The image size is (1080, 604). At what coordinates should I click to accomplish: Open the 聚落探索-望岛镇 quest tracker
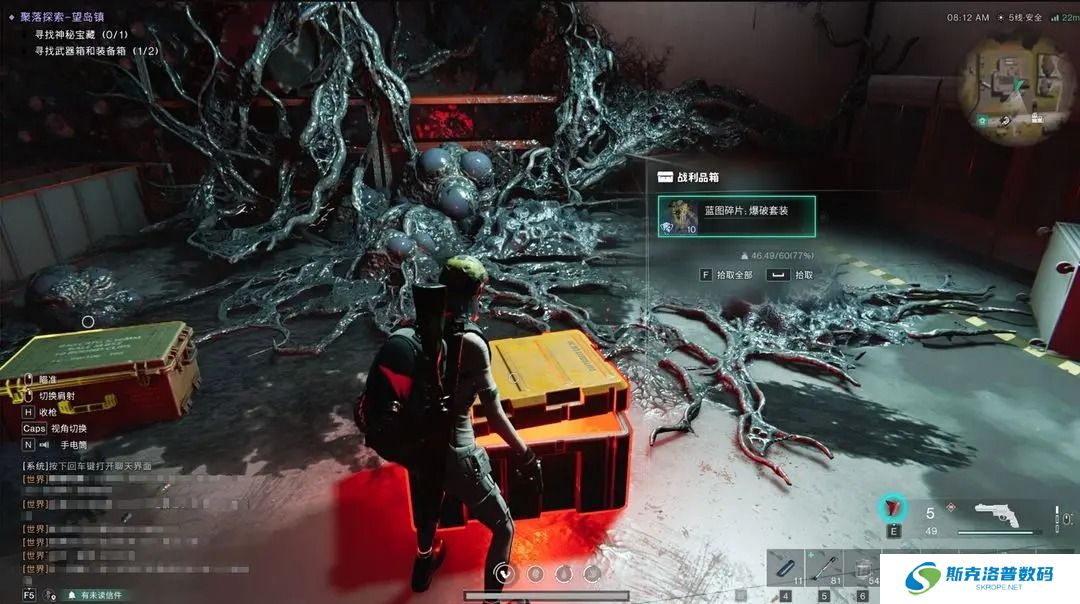[62, 17]
